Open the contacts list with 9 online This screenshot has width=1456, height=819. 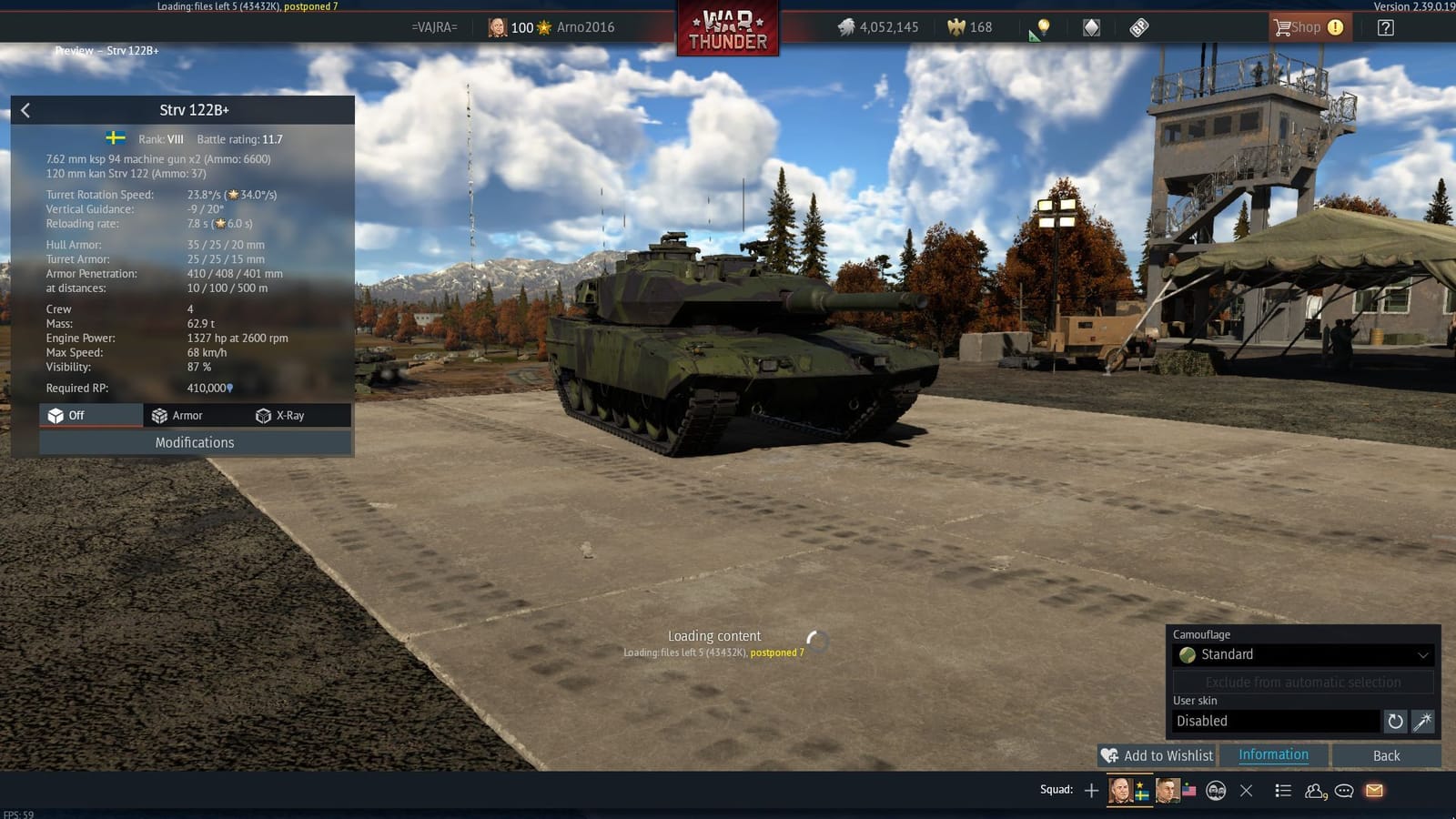click(x=1314, y=792)
